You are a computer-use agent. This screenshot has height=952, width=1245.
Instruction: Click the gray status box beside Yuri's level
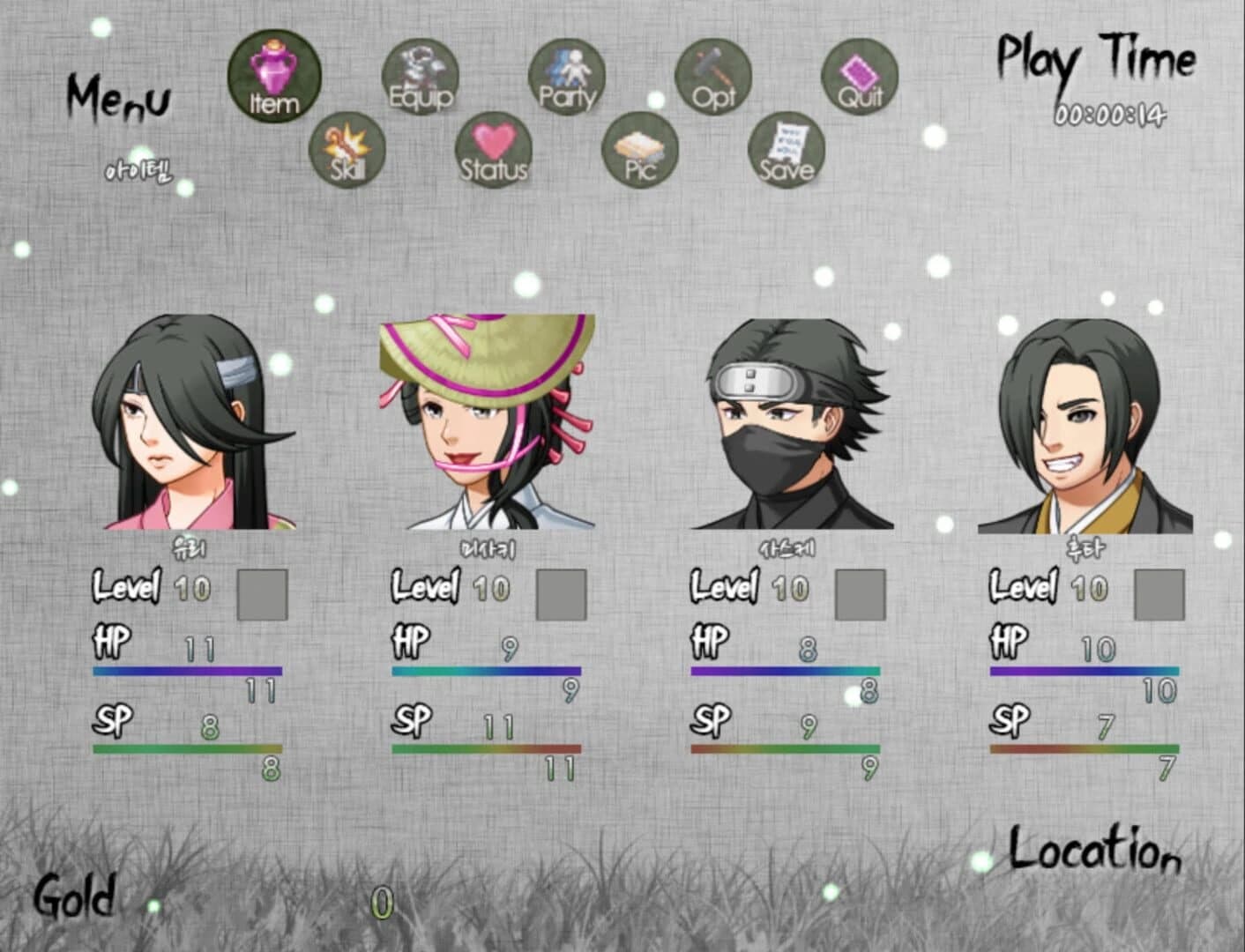(263, 596)
